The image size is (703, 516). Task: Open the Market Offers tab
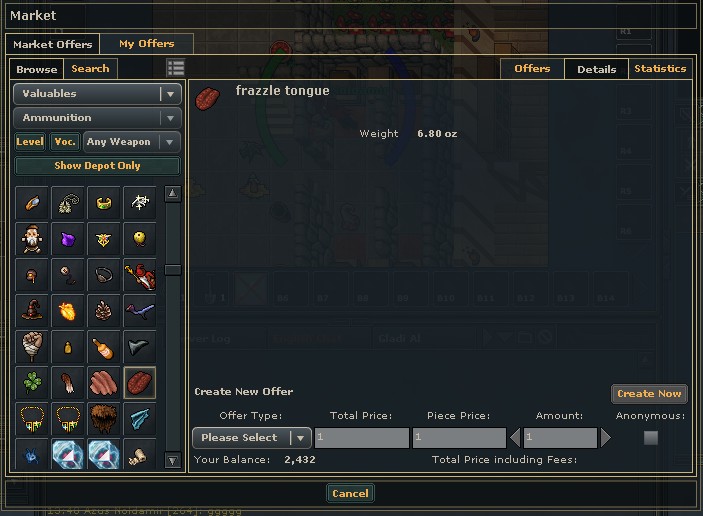[52, 44]
